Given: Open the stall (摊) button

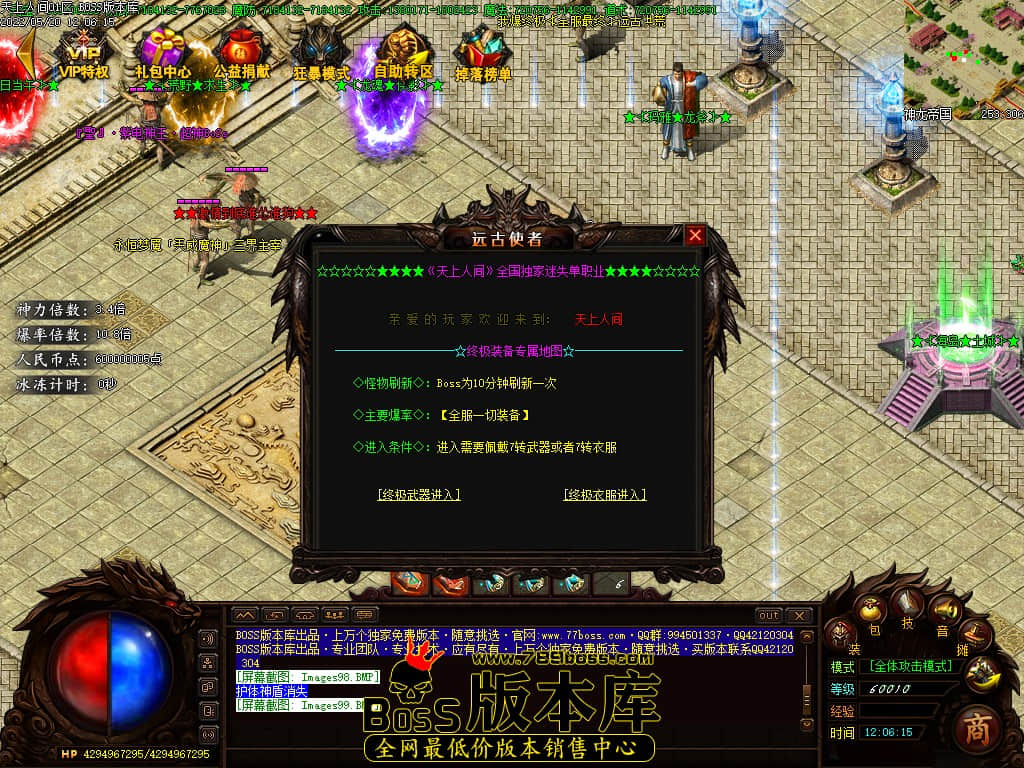Looking at the screenshot, I should (x=975, y=634).
